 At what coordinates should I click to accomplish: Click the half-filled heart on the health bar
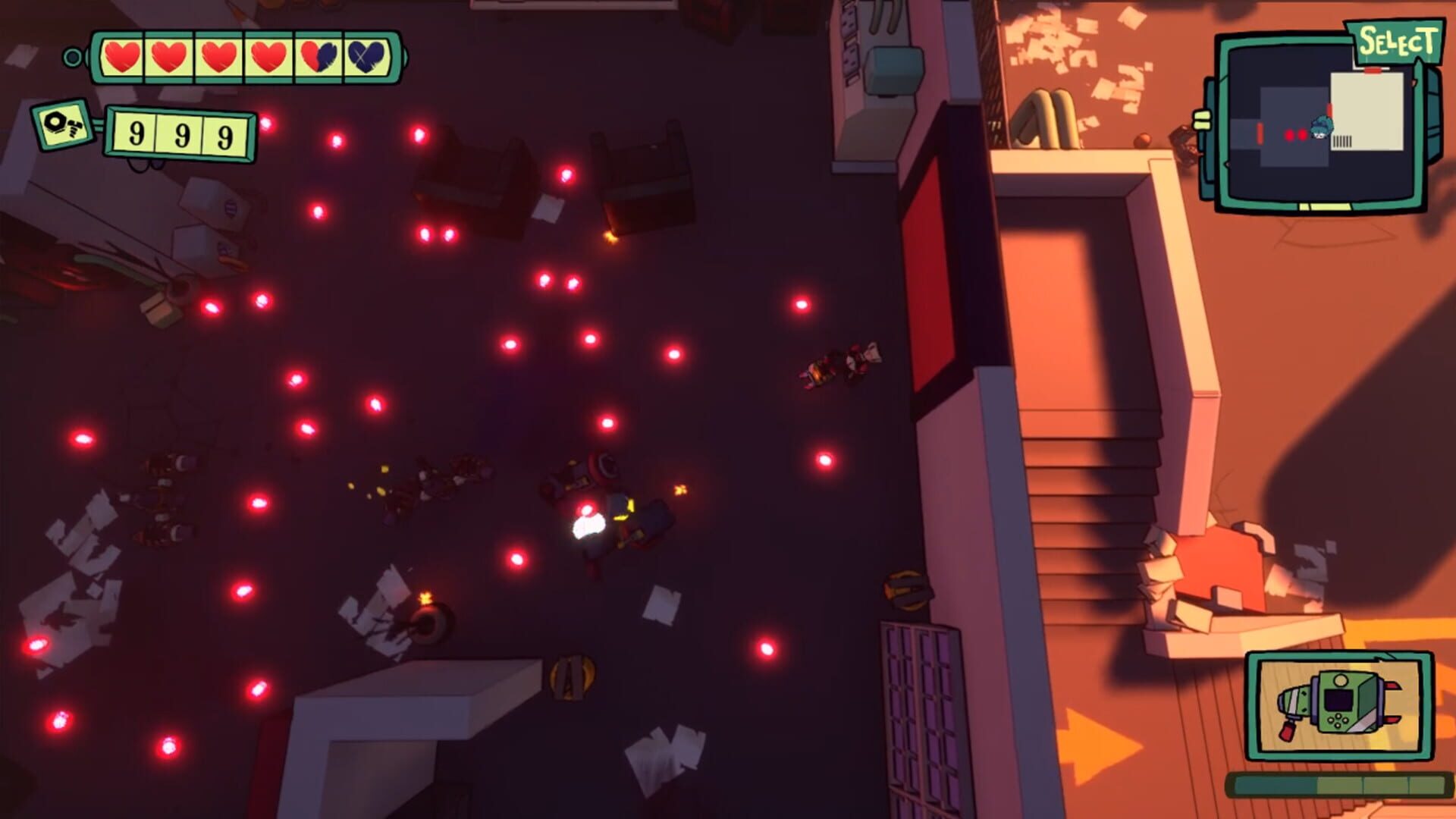click(317, 55)
